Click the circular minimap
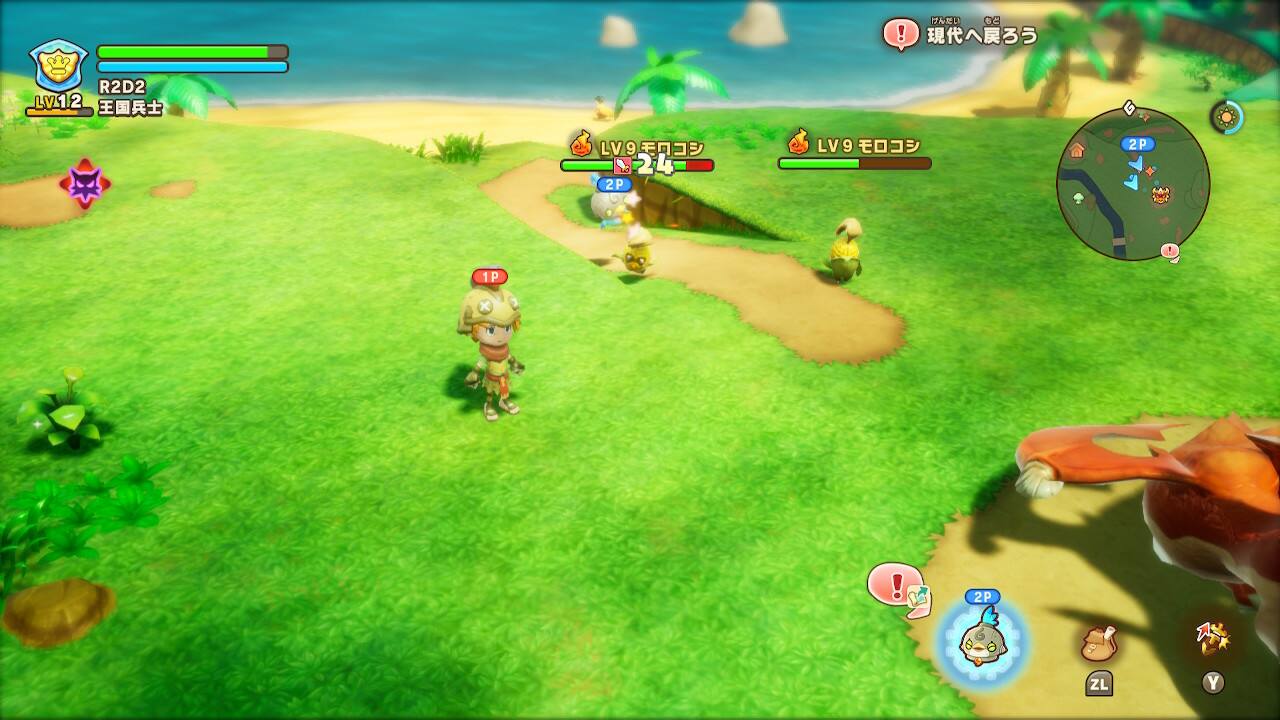 point(1132,184)
